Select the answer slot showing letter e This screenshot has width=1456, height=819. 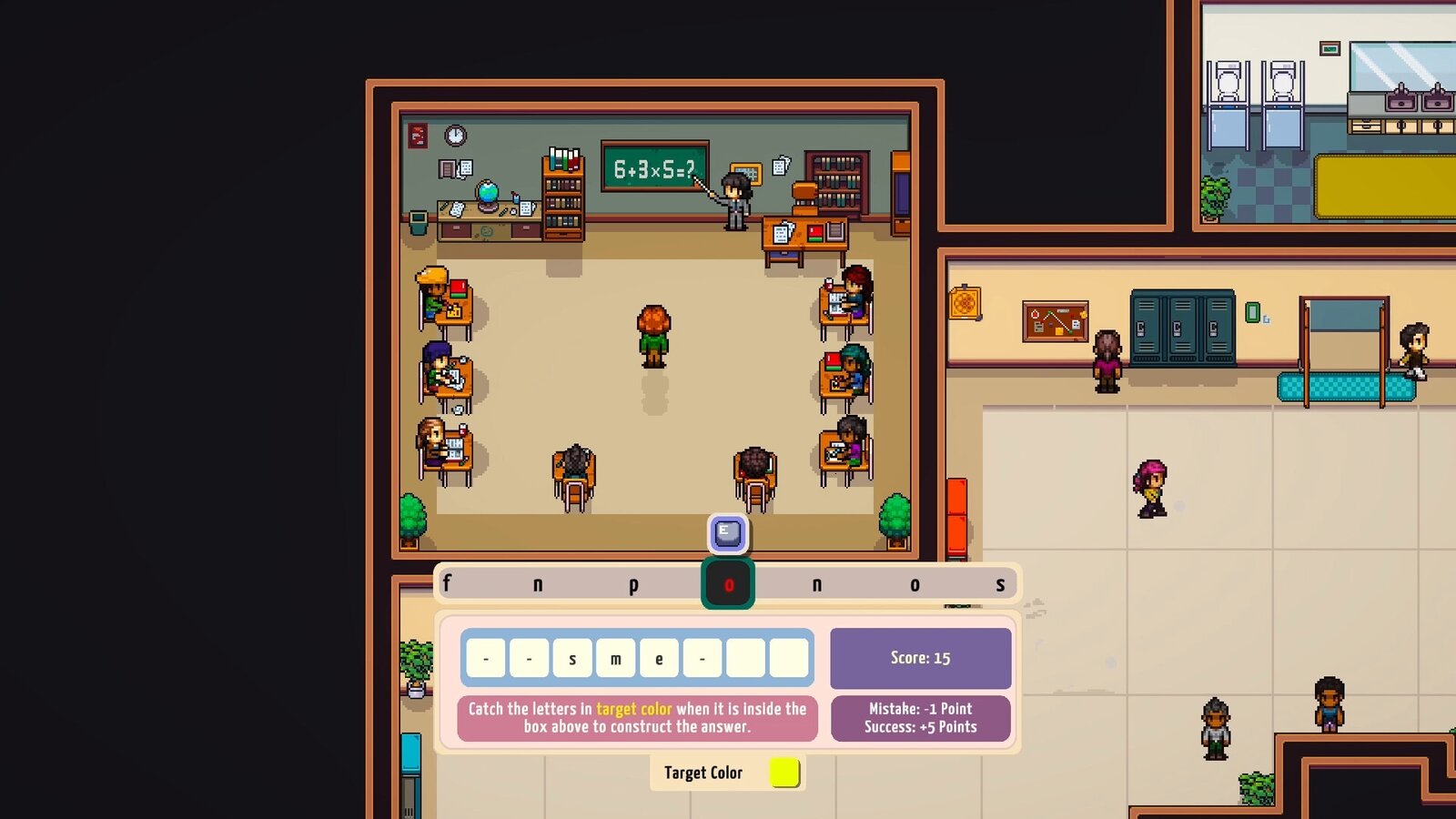pyautogui.click(x=659, y=658)
